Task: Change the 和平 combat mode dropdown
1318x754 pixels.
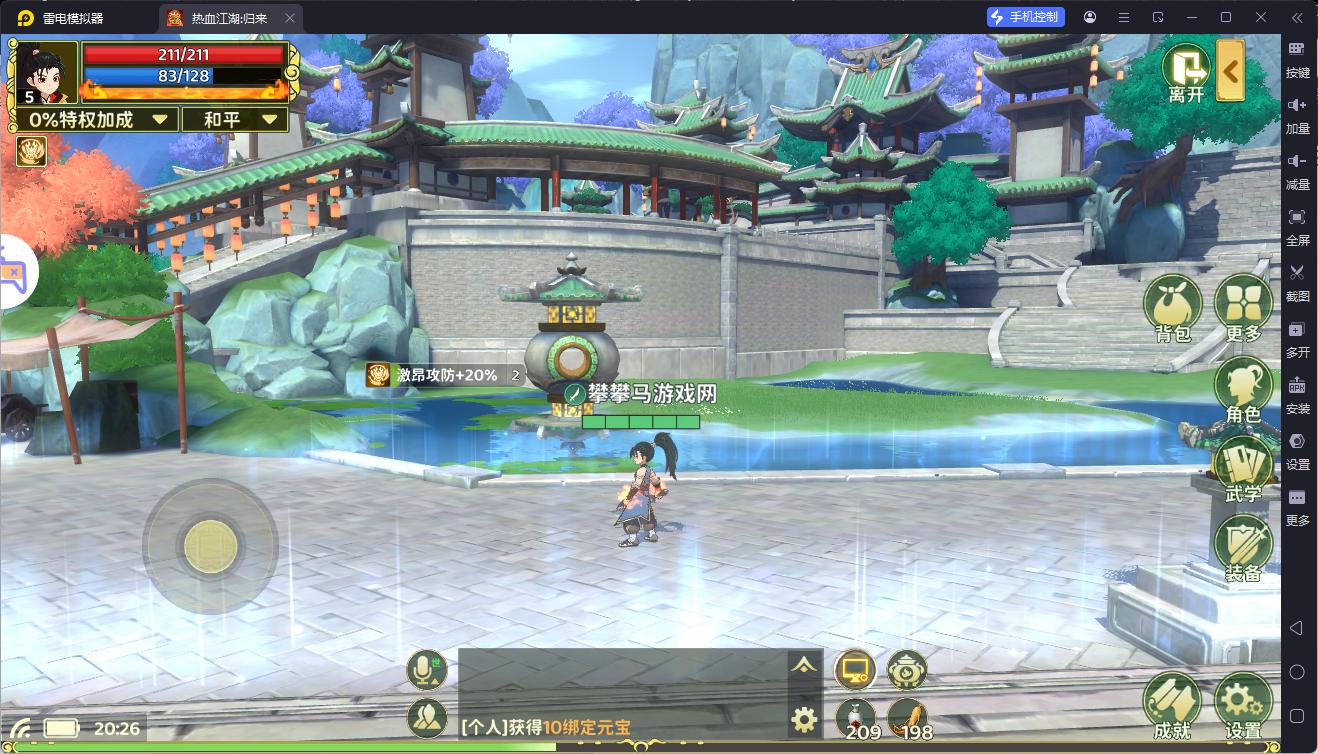Action: [x=235, y=120]
